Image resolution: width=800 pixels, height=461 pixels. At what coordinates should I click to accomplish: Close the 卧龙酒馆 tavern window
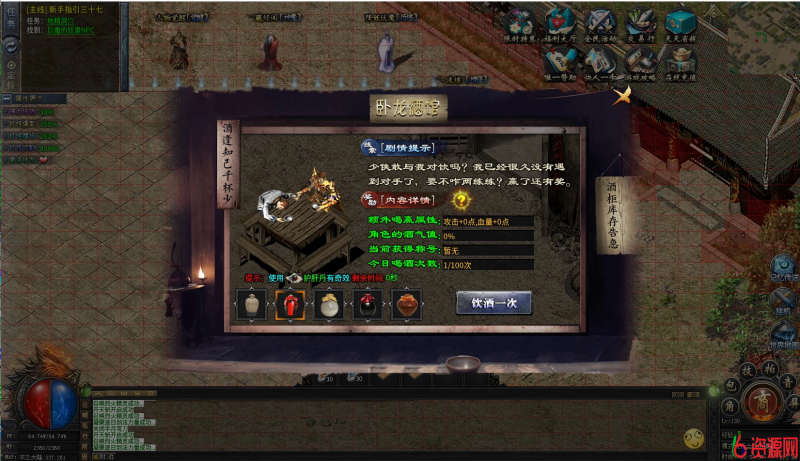(x=622, y=96)
